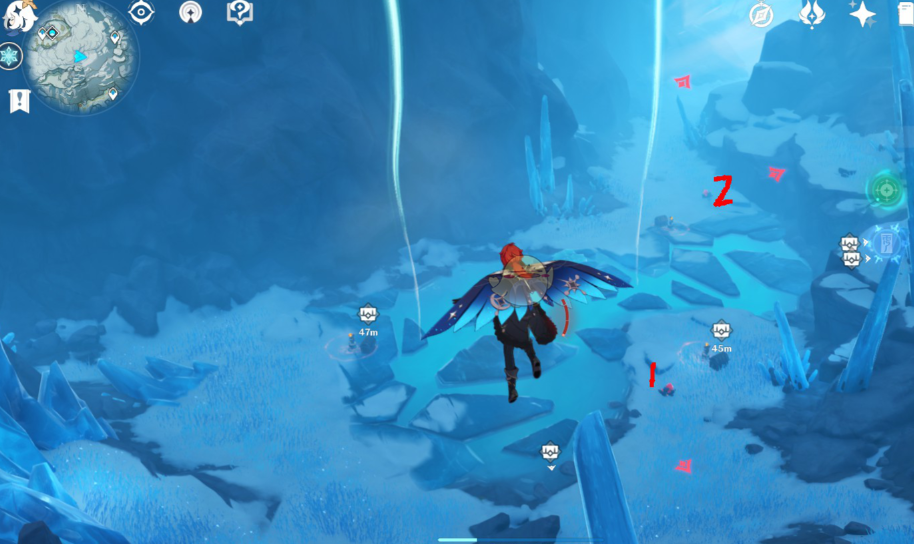
Task: Open the compass icon in the top bar
Action: point(762,15)
